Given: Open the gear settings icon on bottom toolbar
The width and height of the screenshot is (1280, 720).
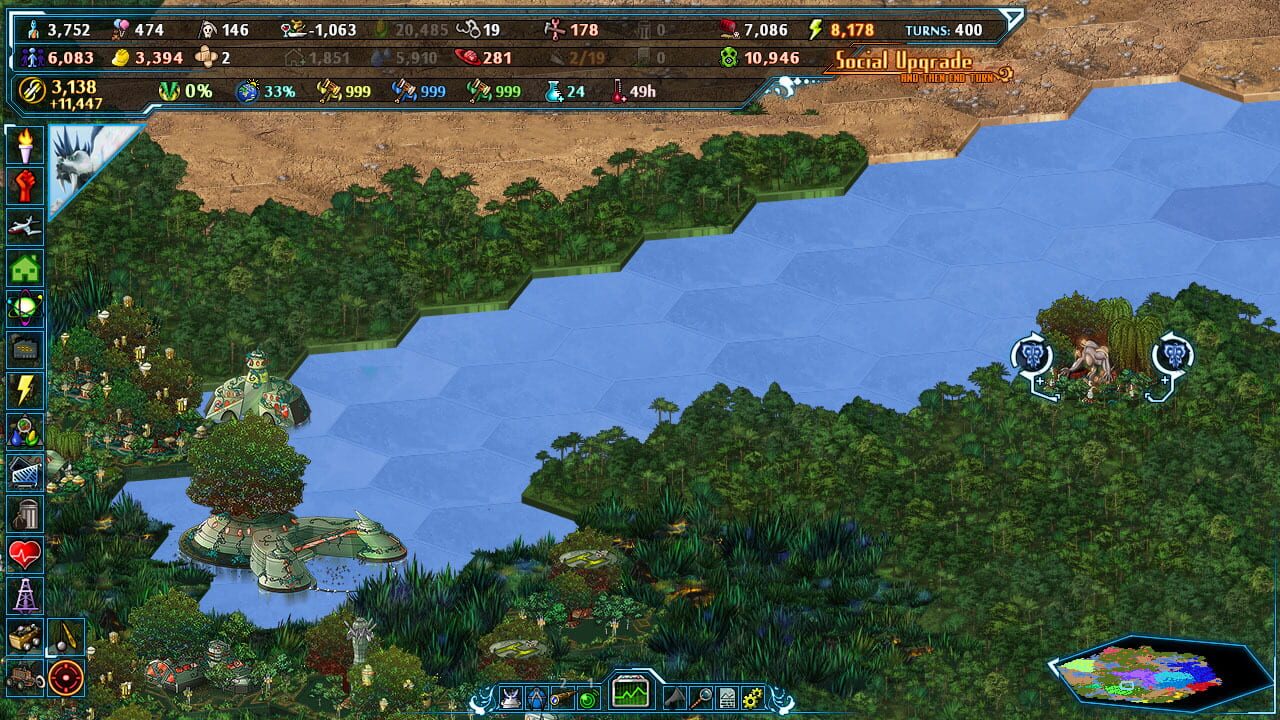Looking at the screenshot, I should (752, 697).
